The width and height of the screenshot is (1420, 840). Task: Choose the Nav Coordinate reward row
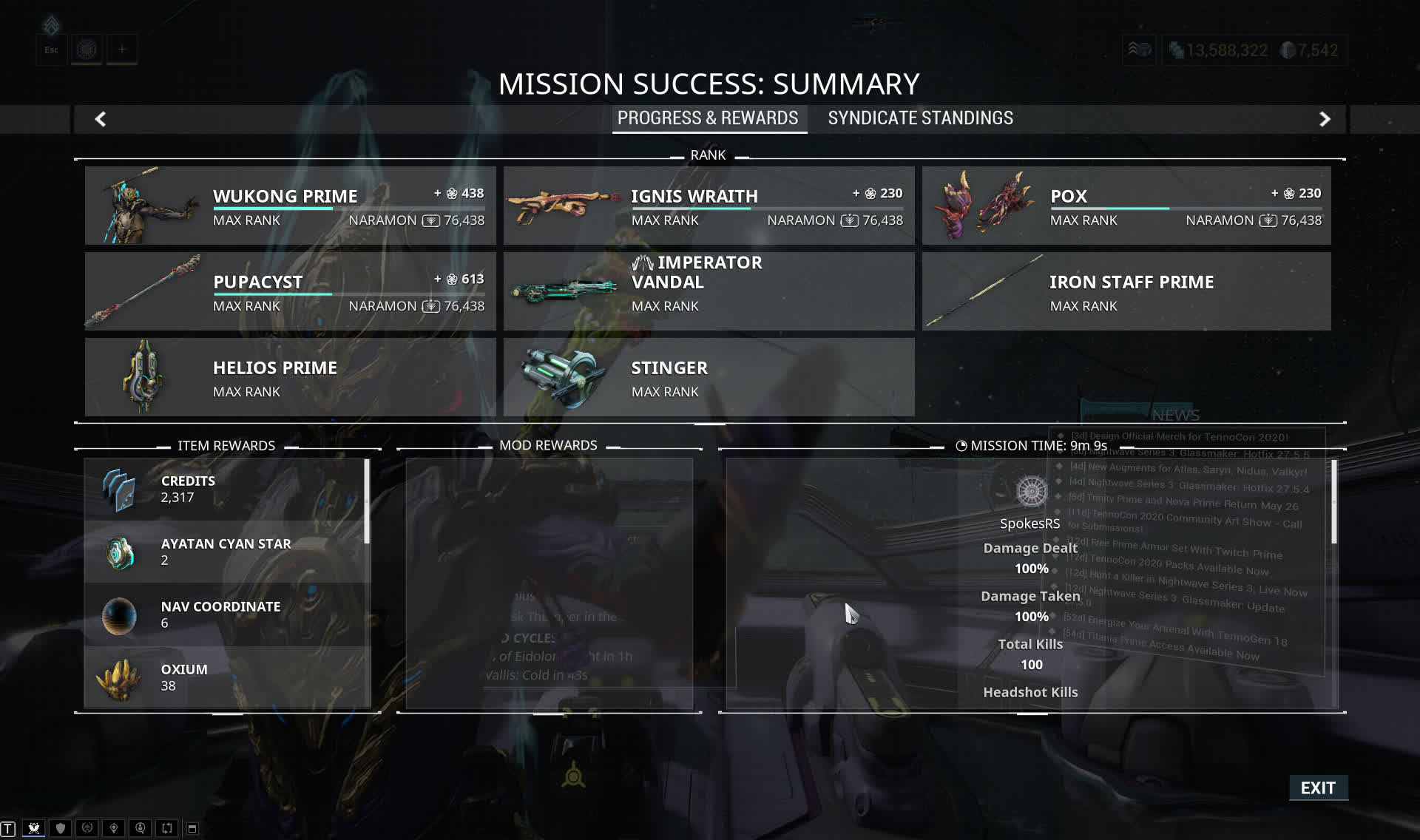coord(226,614)
